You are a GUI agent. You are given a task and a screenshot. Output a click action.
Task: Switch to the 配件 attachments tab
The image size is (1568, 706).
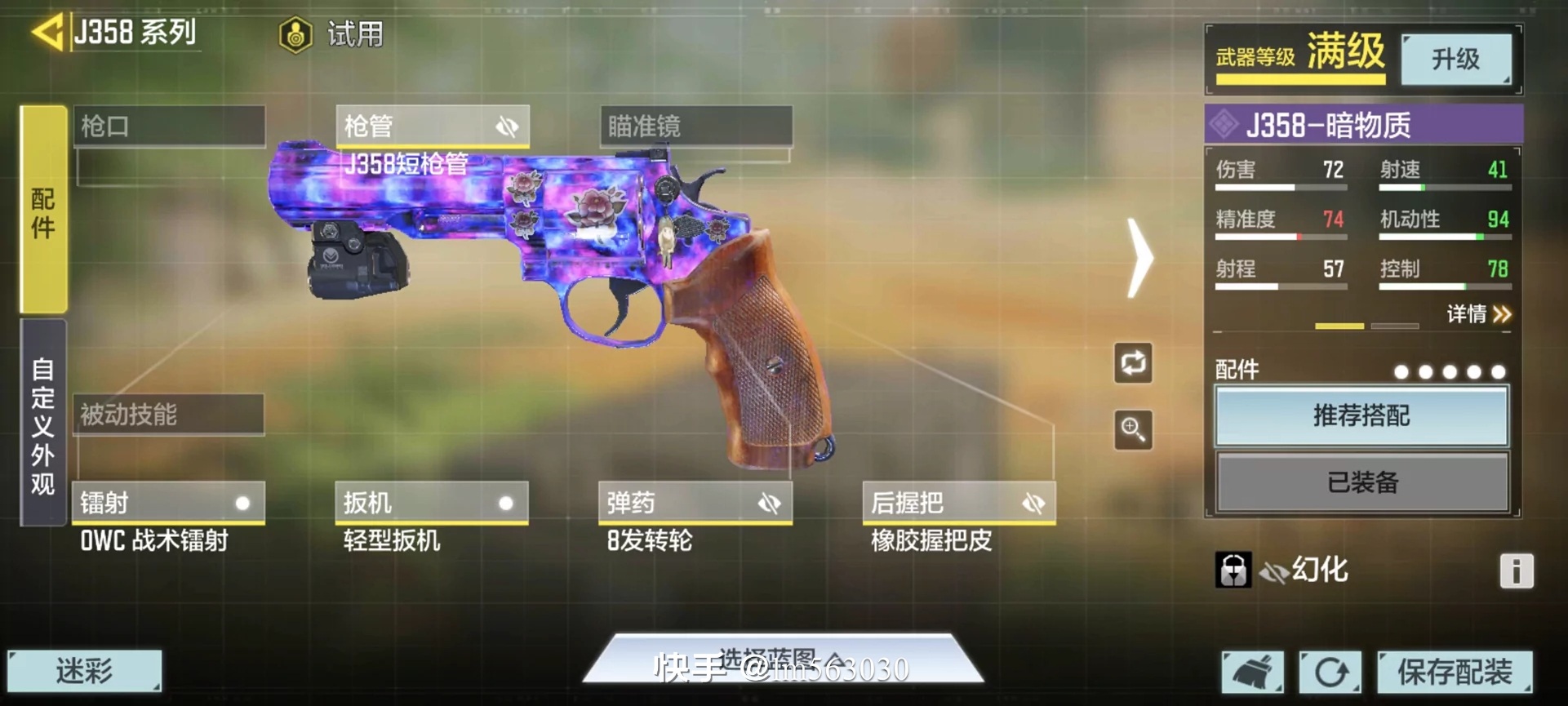click(43, 210)
